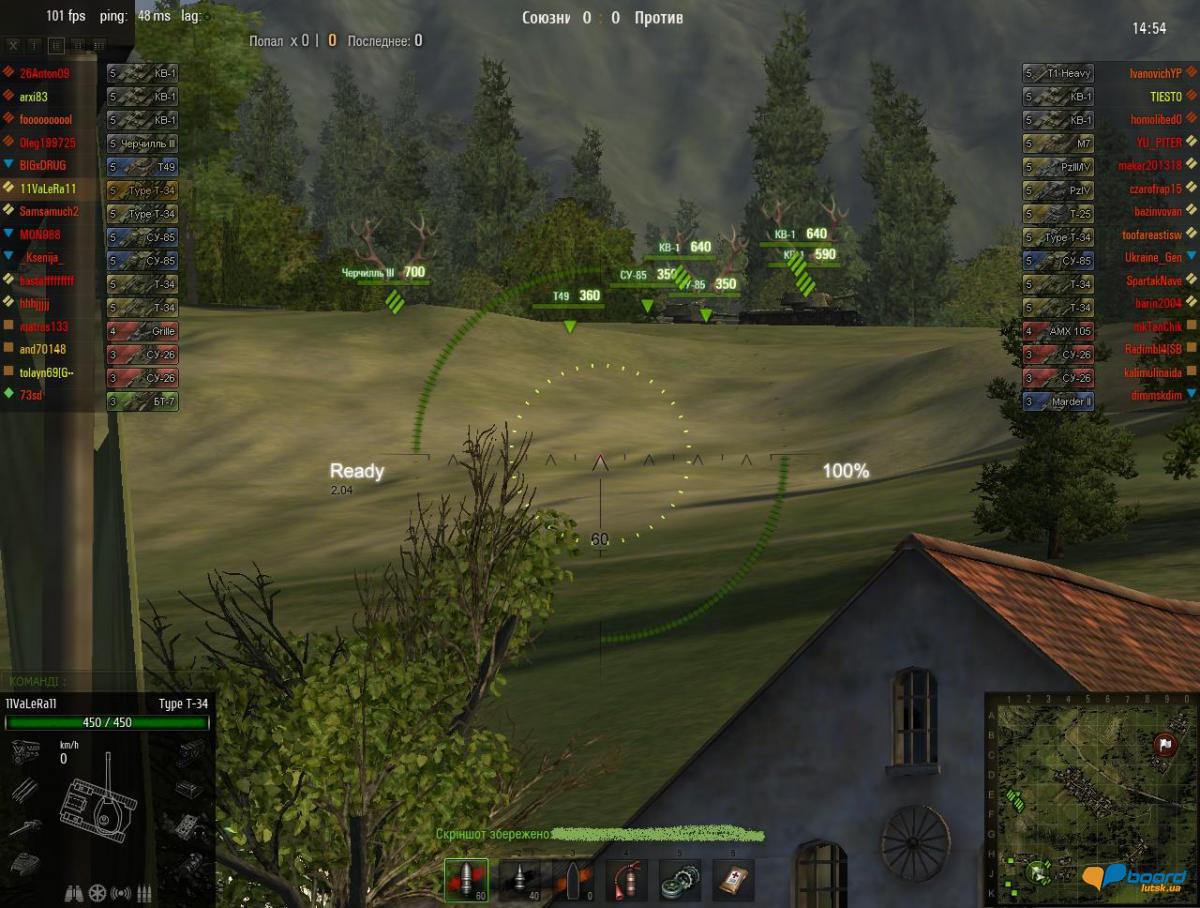Select own row 11VaLeRa11 in the team list
1200x908 pixels.
point(90,188)
